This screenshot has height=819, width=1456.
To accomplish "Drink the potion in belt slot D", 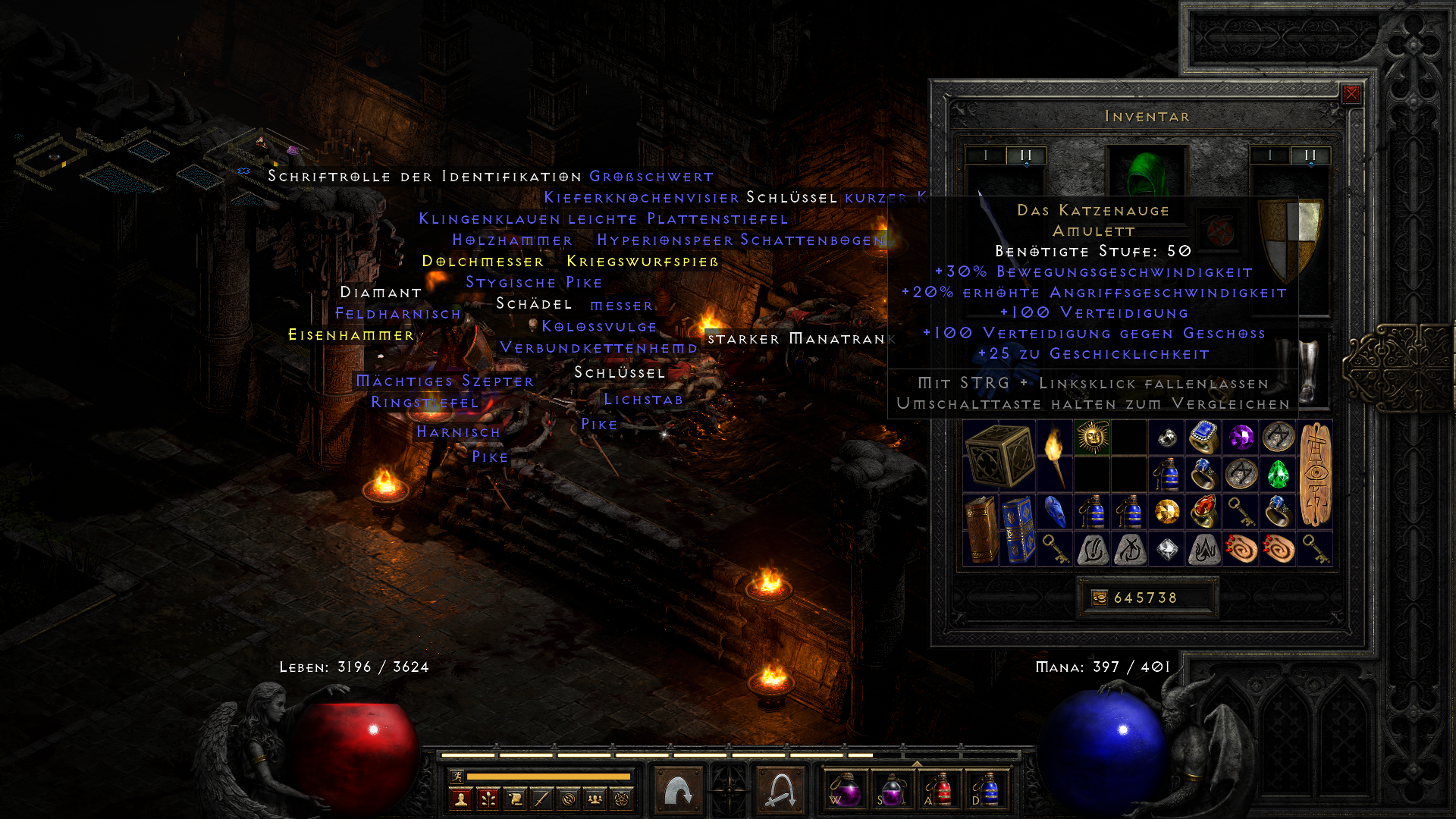I will click(989, 791).
